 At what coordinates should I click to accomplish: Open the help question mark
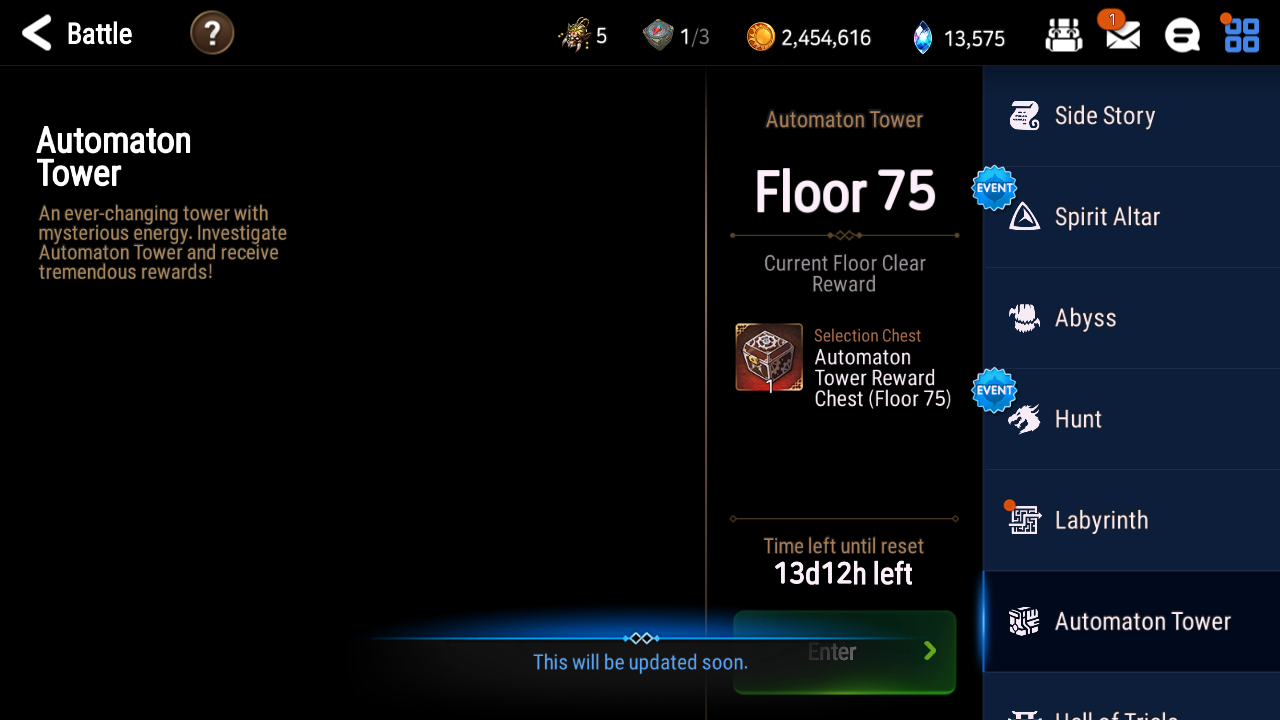click(x=212, y=32)
